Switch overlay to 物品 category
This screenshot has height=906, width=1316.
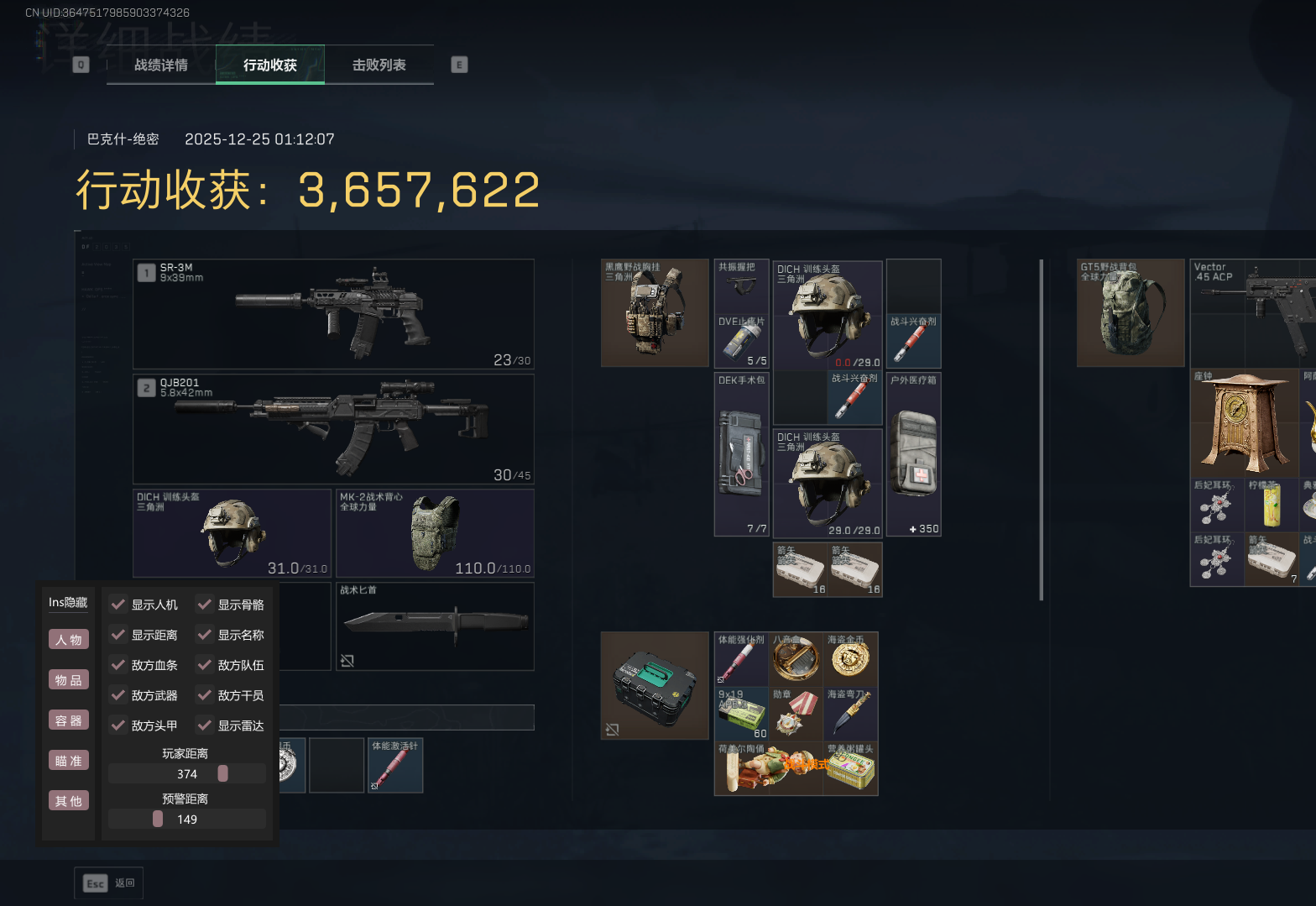click(x=69, y=680)
